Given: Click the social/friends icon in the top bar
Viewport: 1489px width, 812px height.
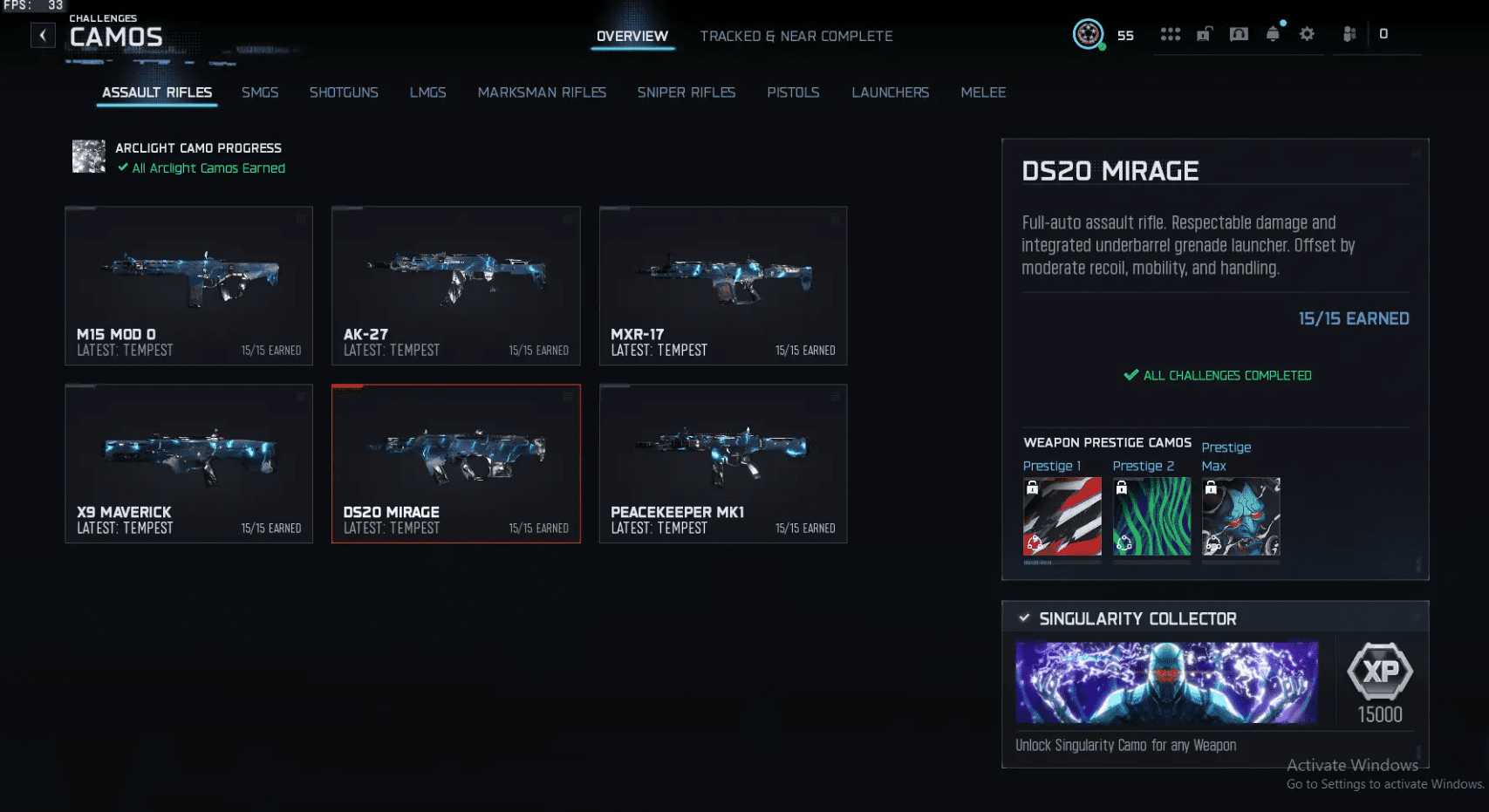Looking at the screenshot, I should [1349, 33].
